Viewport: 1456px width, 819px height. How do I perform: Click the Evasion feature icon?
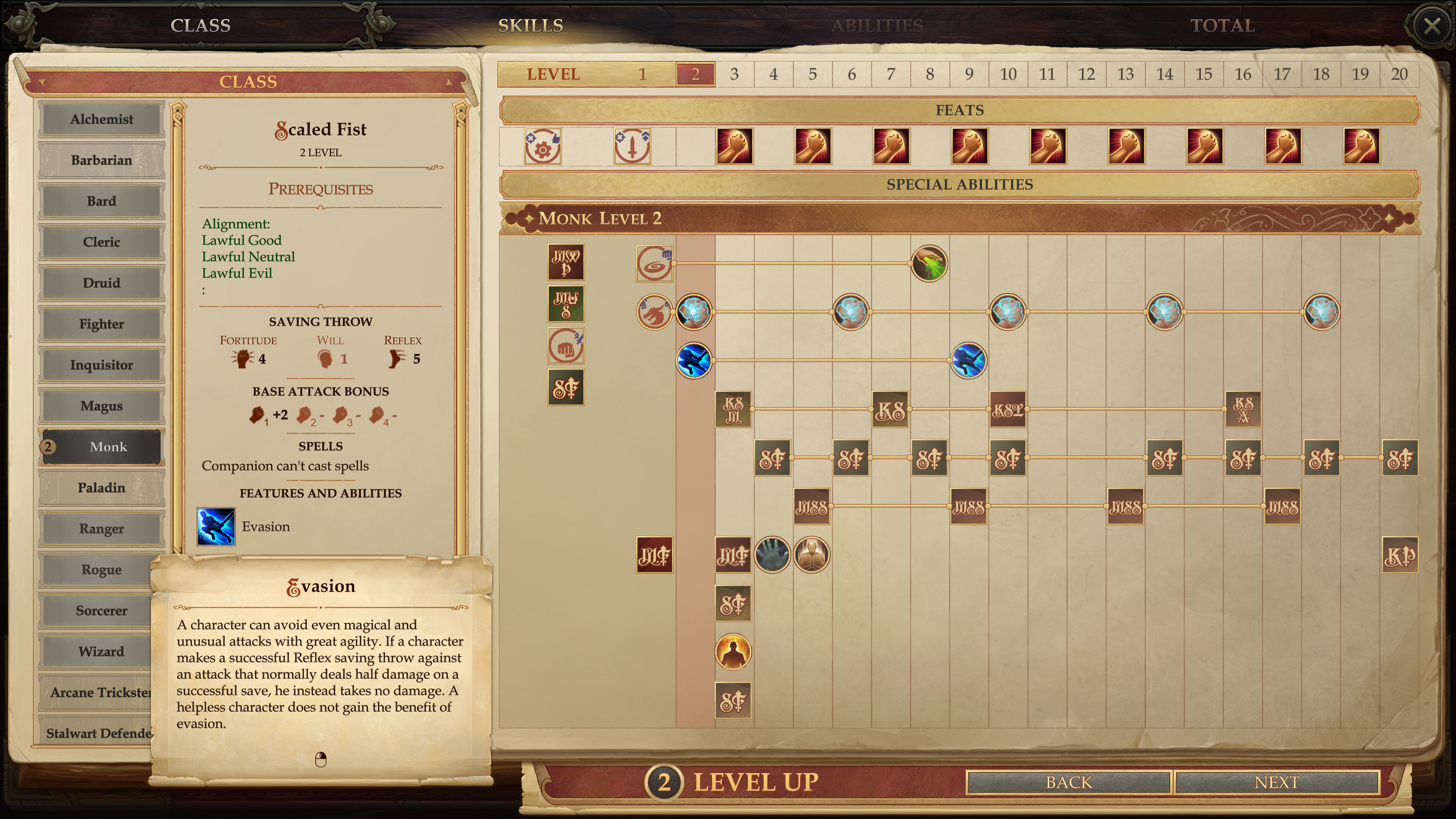[216, 526]
